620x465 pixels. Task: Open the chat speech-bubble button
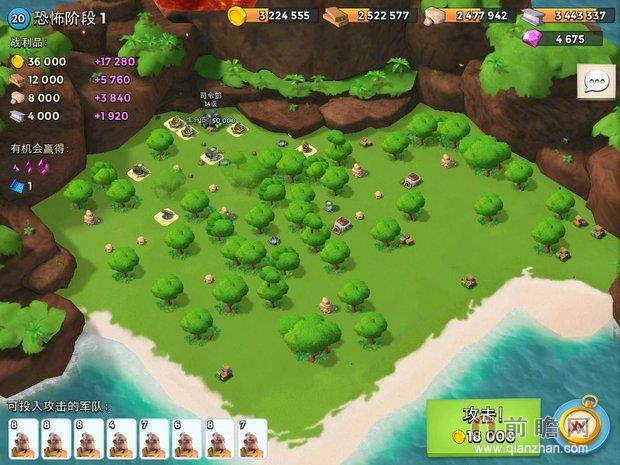[x=598, y=82]
